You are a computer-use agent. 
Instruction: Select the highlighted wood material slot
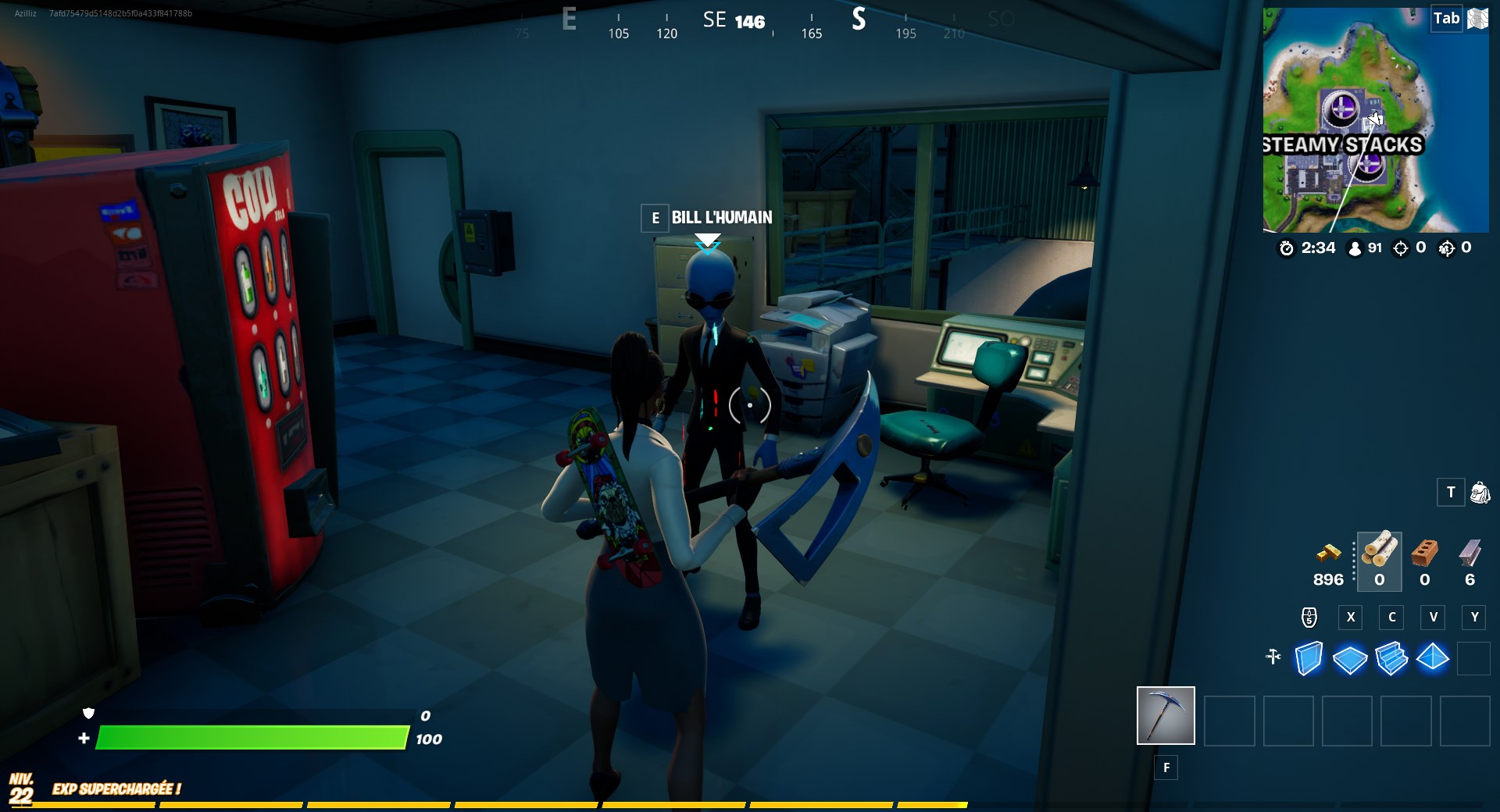click(1380, 561)
